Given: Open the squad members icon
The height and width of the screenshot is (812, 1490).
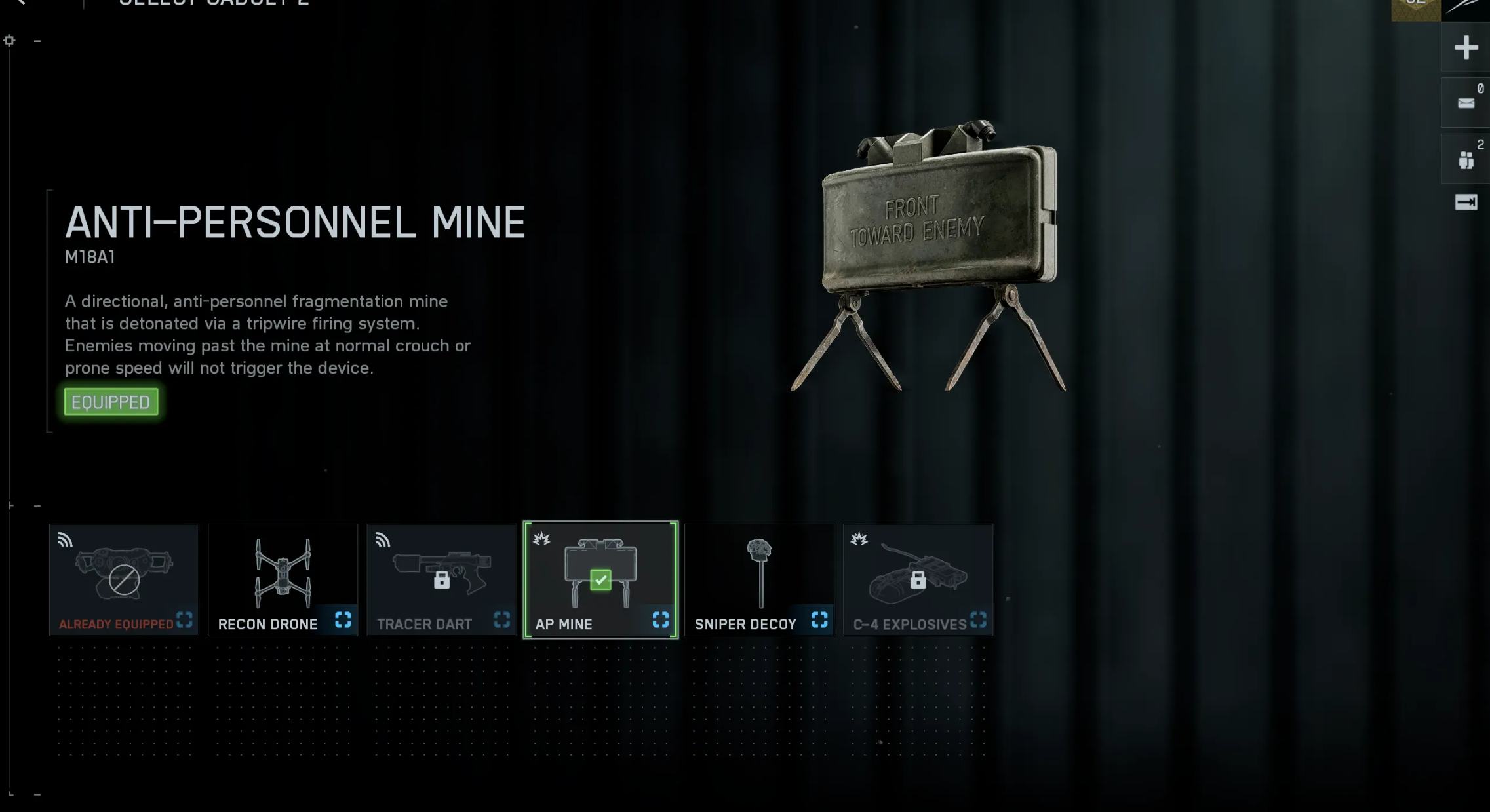Looking at the screenshot, I should click(1466, 159).
